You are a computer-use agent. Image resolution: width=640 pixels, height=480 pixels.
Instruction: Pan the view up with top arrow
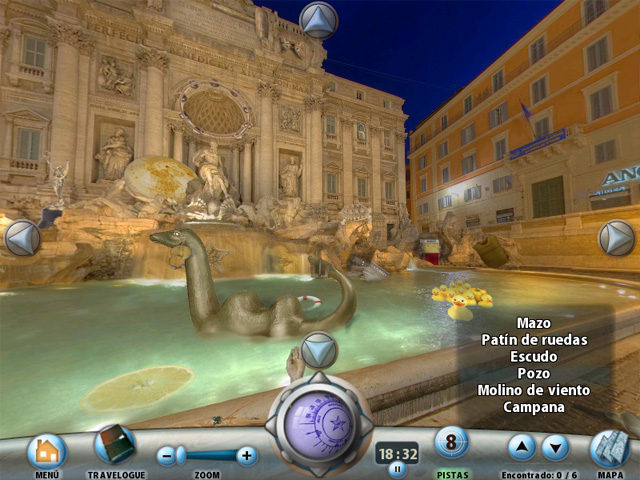tap(319, 20)
